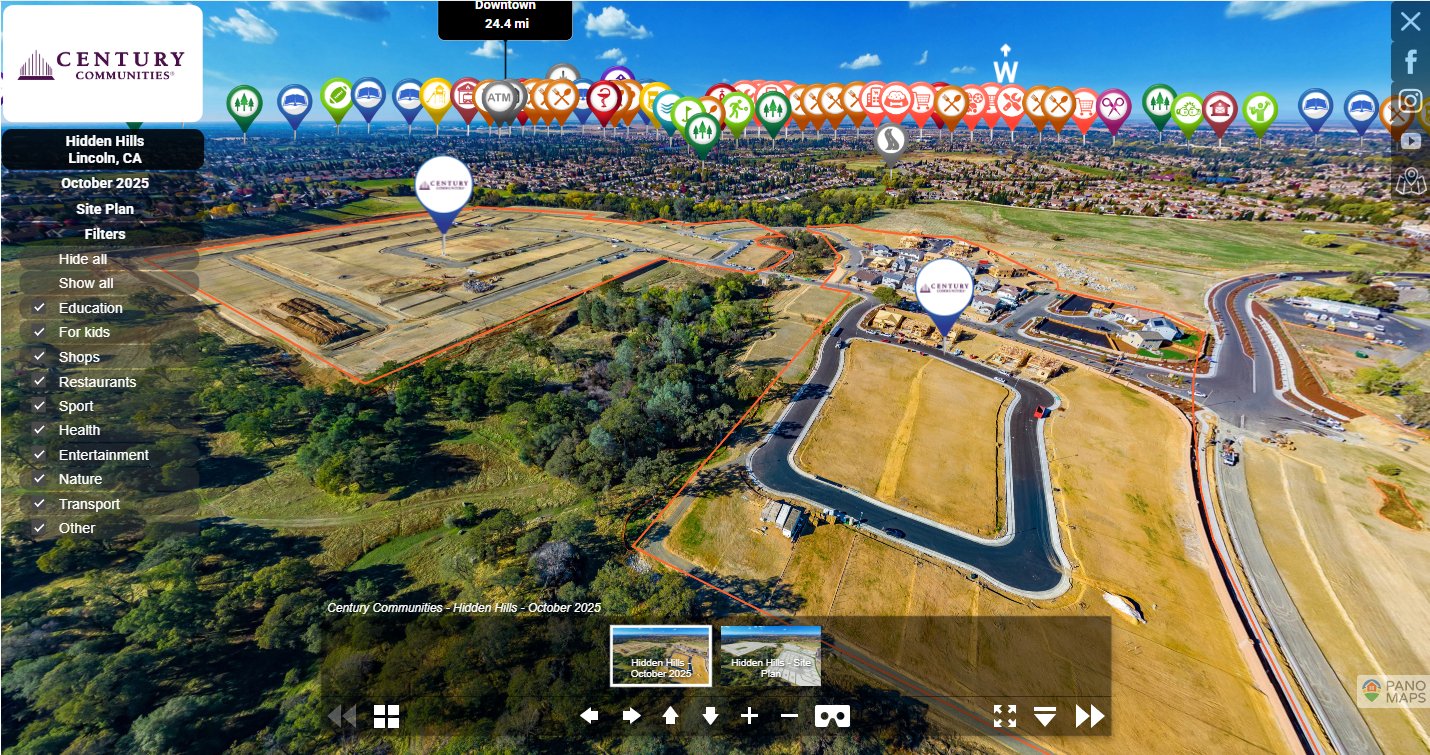Image resolution: width=1430 pixels, height=755 pixels.
Task: Select the Hidden Hills October 2025 thumbnail
Action: [x=661, y=656]
